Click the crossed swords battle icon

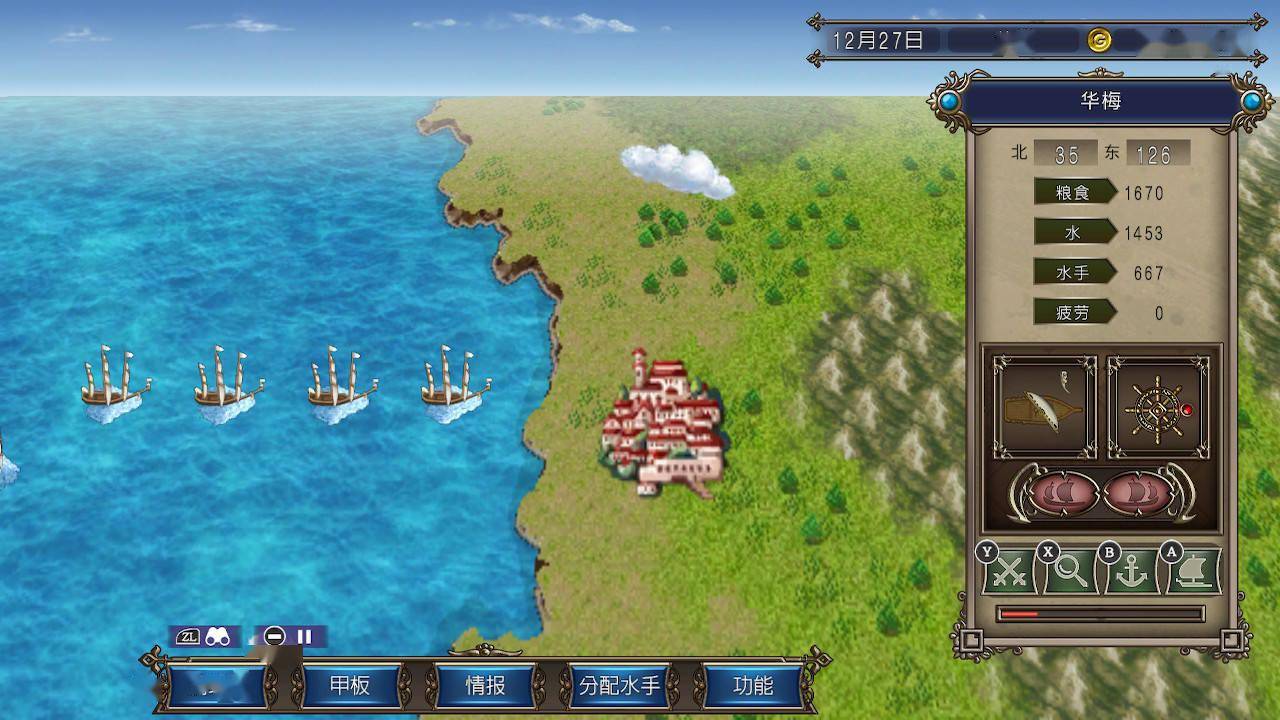pos(1008,572)
